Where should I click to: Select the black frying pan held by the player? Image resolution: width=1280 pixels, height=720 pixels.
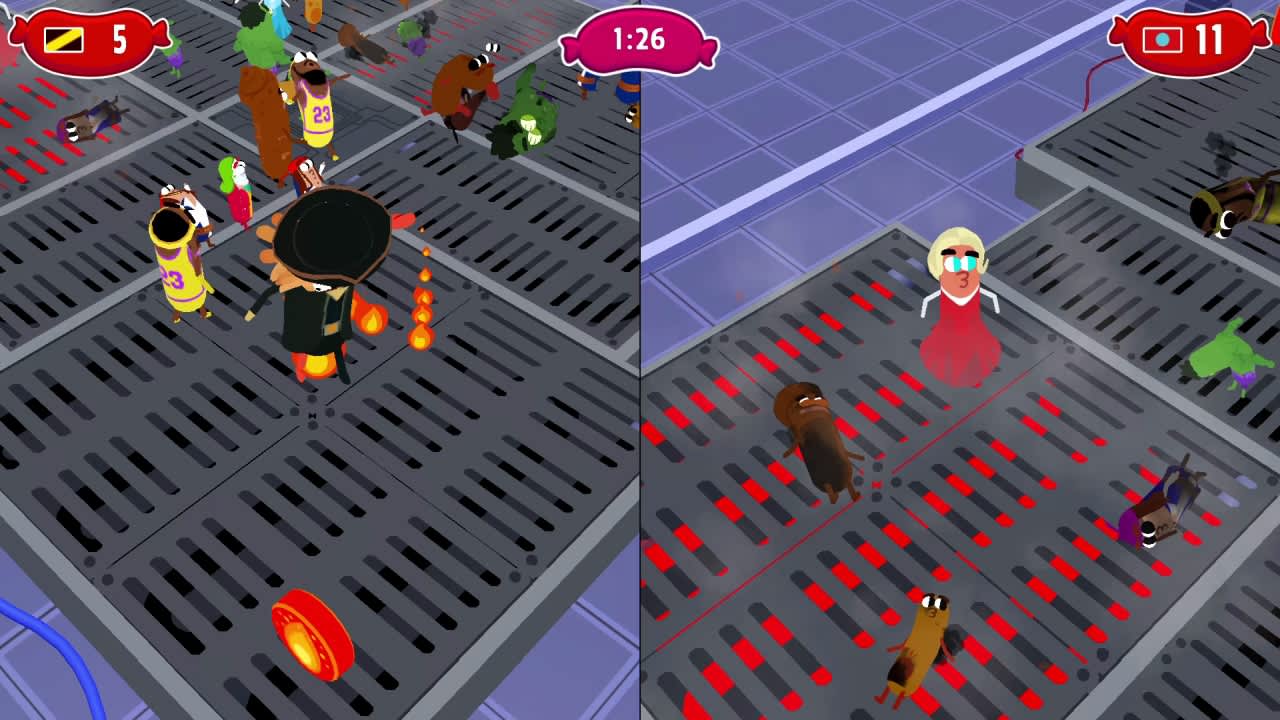click(x=330, y=235)
